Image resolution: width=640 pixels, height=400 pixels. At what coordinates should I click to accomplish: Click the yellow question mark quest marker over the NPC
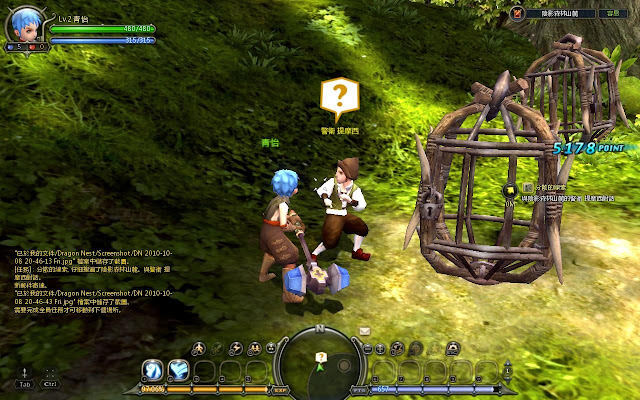click(x=339, y=97)
